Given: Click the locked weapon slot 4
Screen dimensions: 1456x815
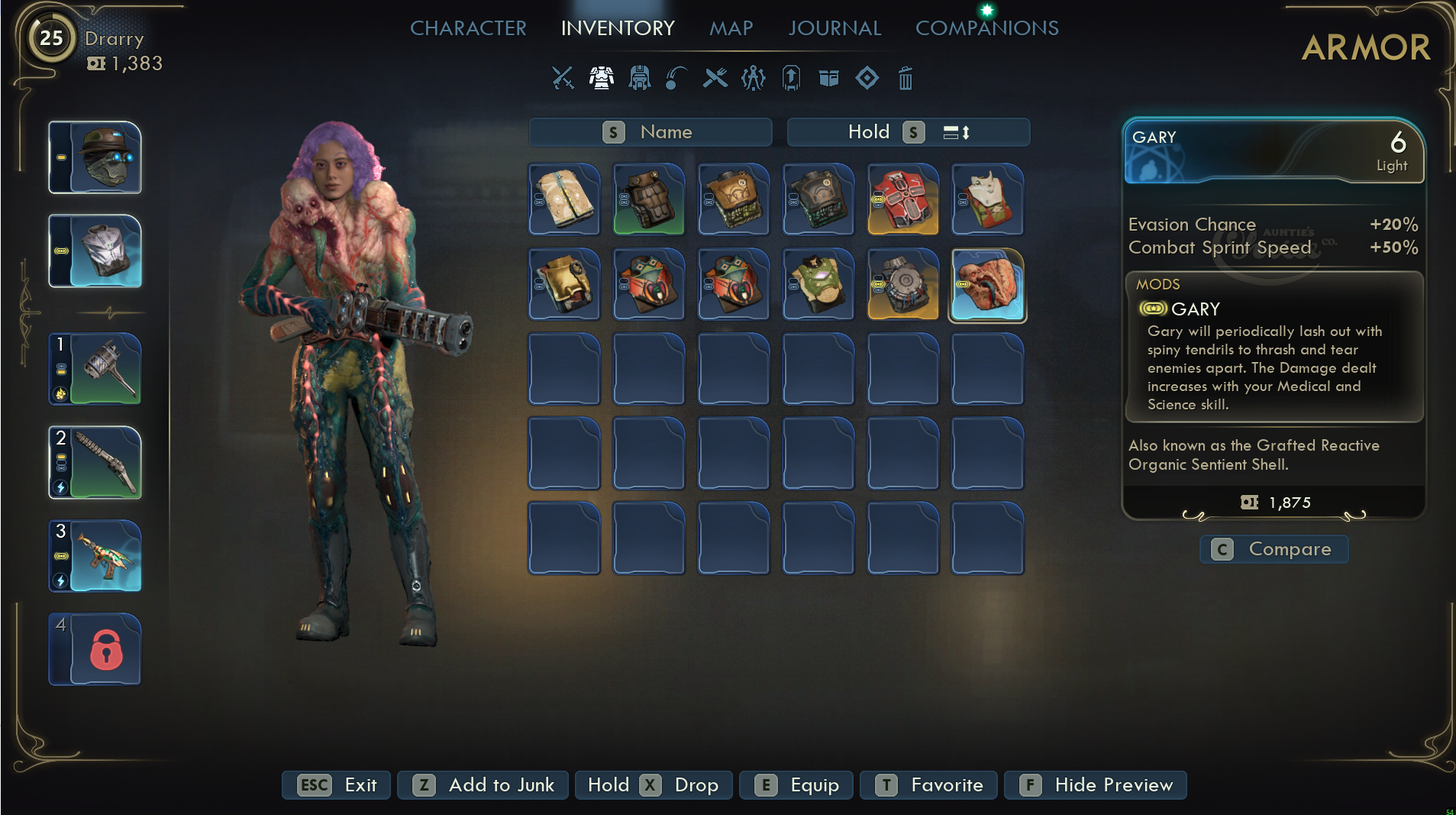Looking at the screenshot, I should 95,649.
